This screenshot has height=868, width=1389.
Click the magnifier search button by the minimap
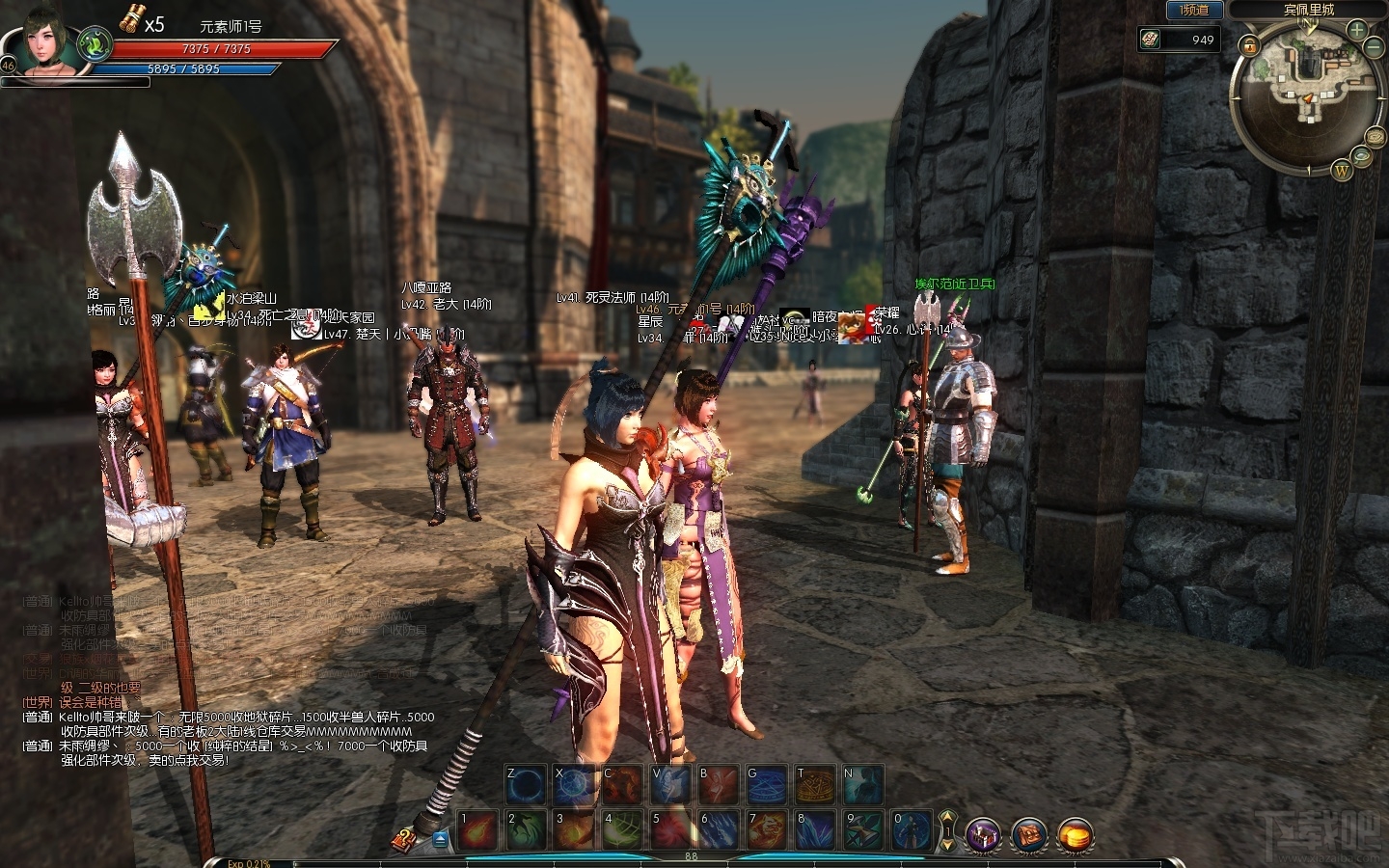pos(1362,155)
